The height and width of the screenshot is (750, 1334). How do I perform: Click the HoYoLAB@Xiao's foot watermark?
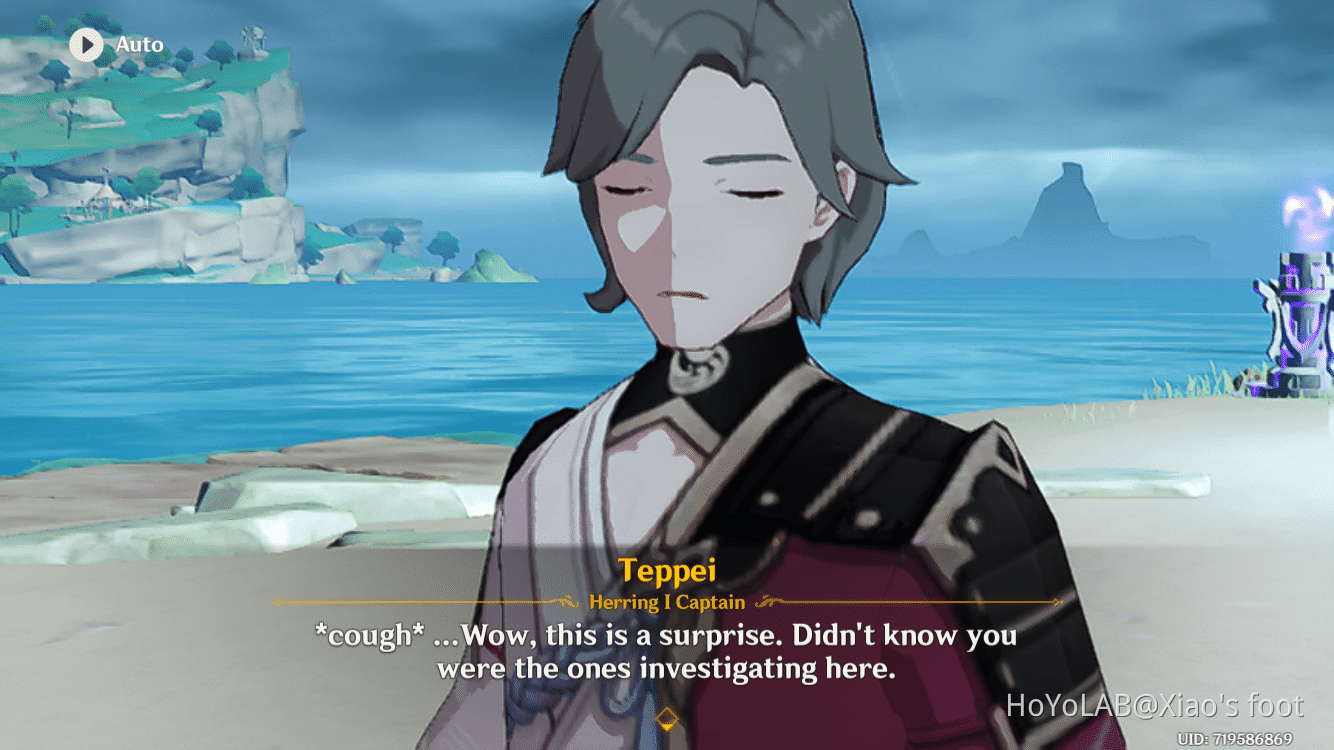point(1155,705)
